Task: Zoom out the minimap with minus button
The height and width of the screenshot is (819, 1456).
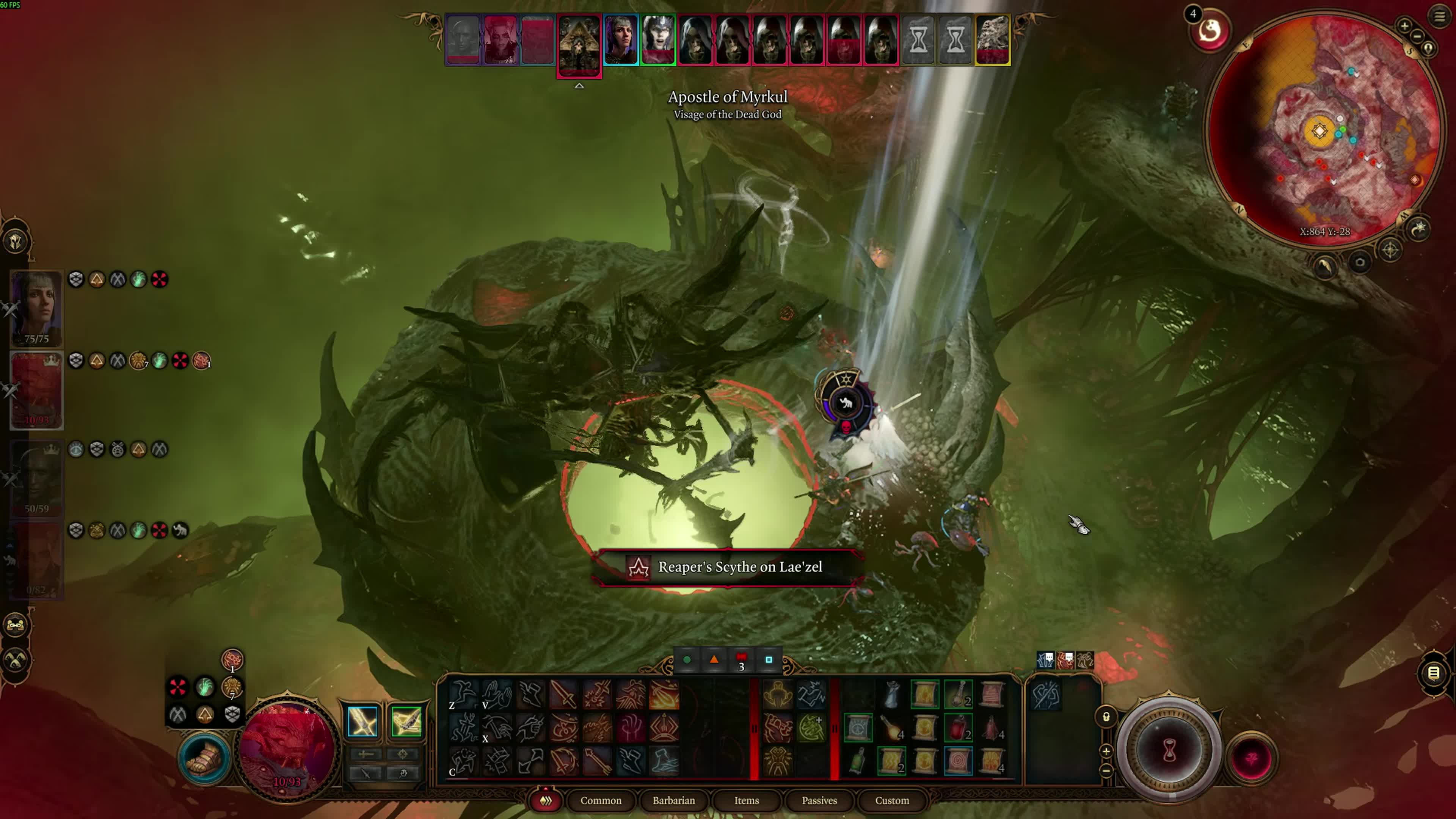Action: pos(1418,36)
